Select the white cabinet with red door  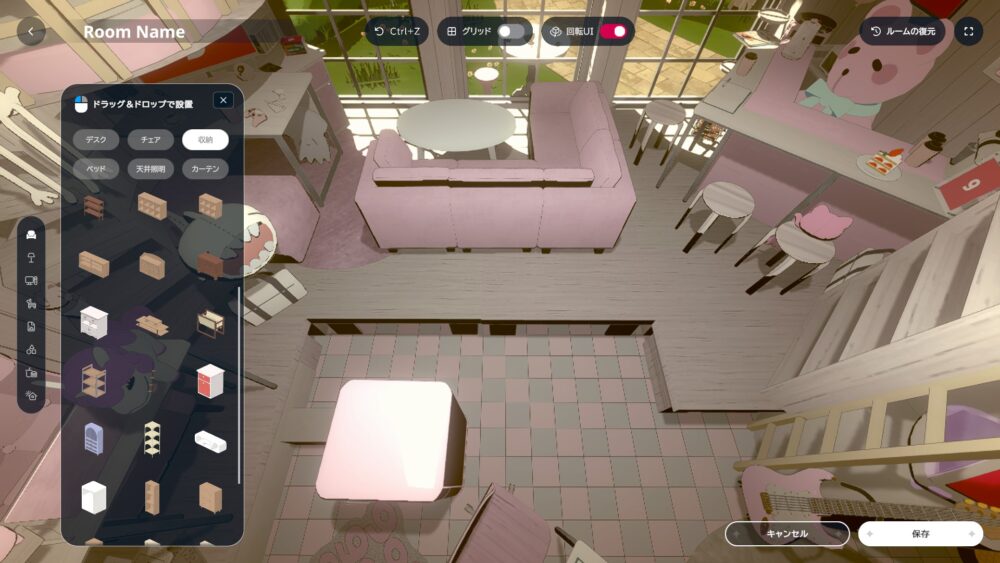click(210, 380)
